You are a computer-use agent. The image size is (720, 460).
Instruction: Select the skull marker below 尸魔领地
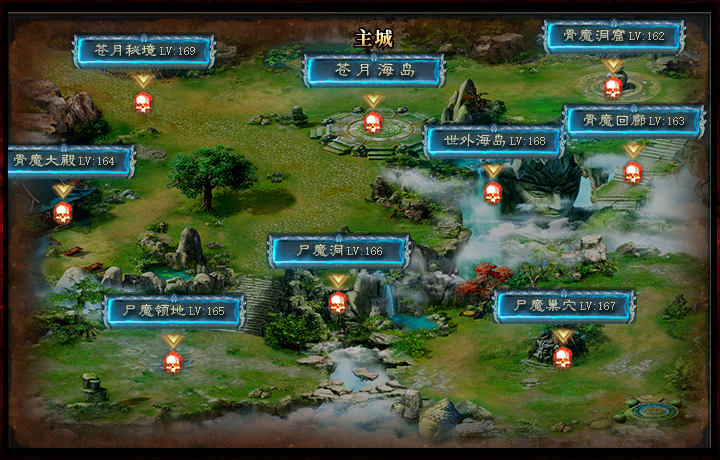[x=173, y=362]
